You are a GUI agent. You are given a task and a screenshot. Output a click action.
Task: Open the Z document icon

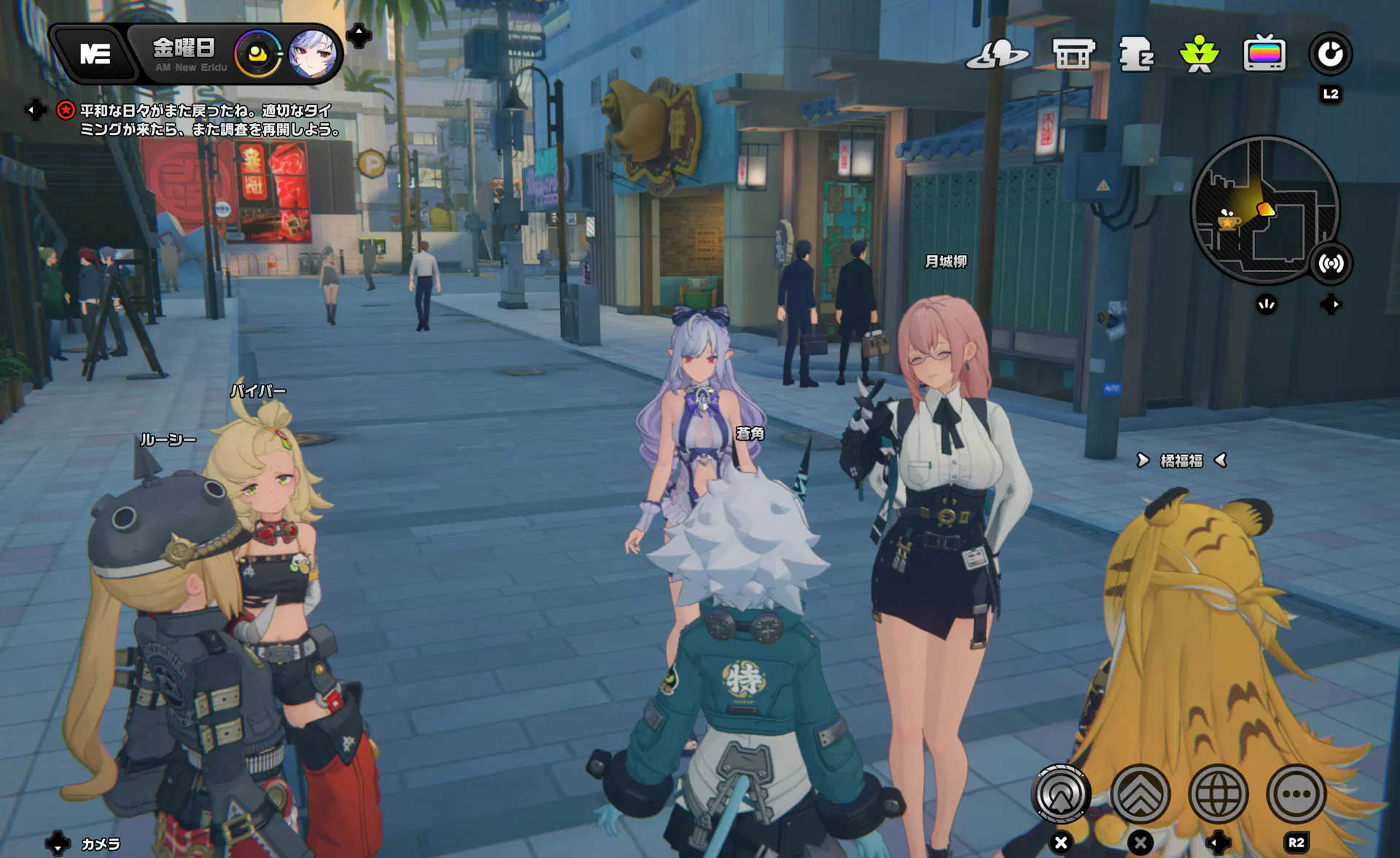(1136, 54)
